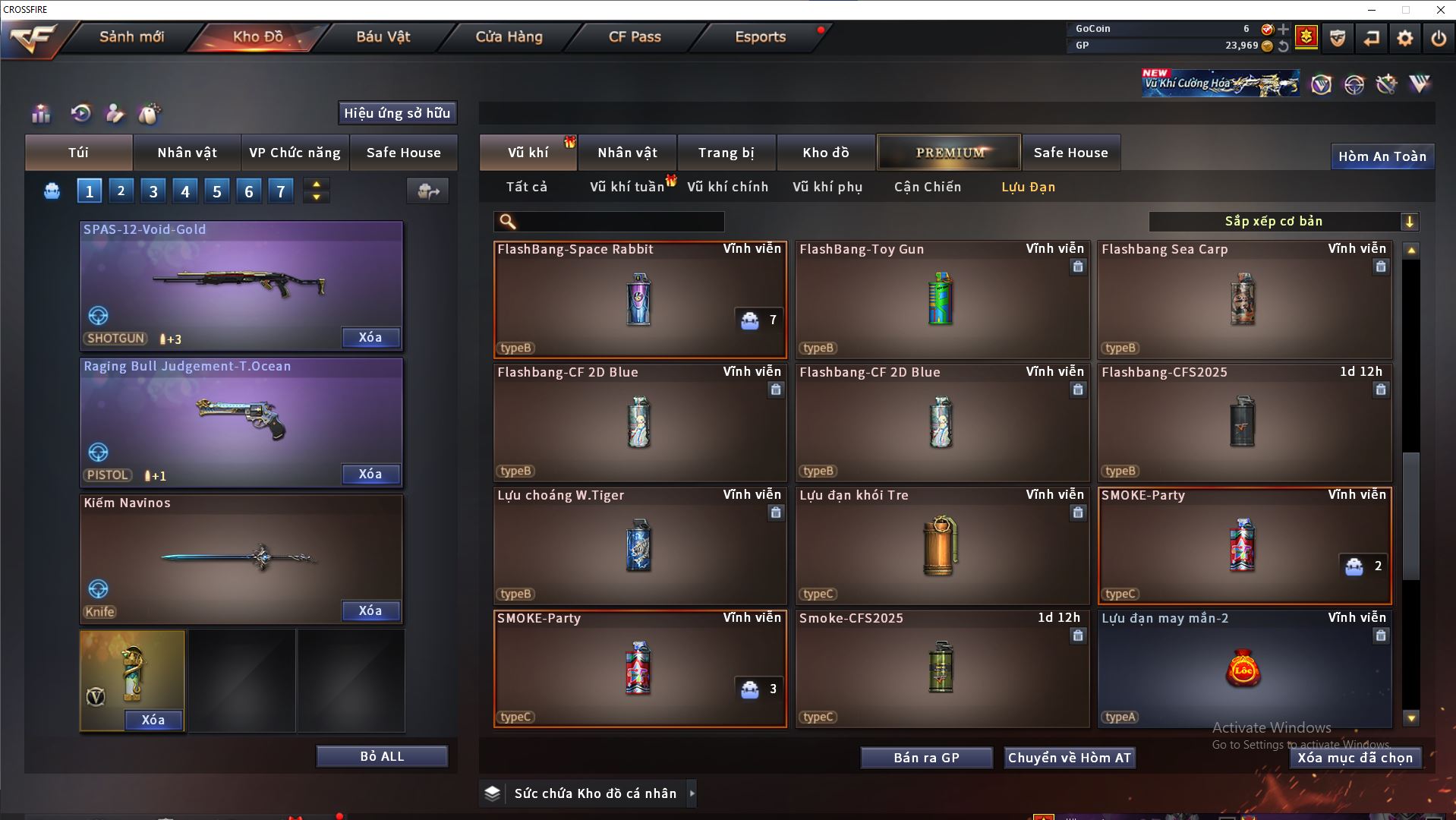Open the CF Pass menu
This screenshot has width=1456, height=820.
coord(635,36)
